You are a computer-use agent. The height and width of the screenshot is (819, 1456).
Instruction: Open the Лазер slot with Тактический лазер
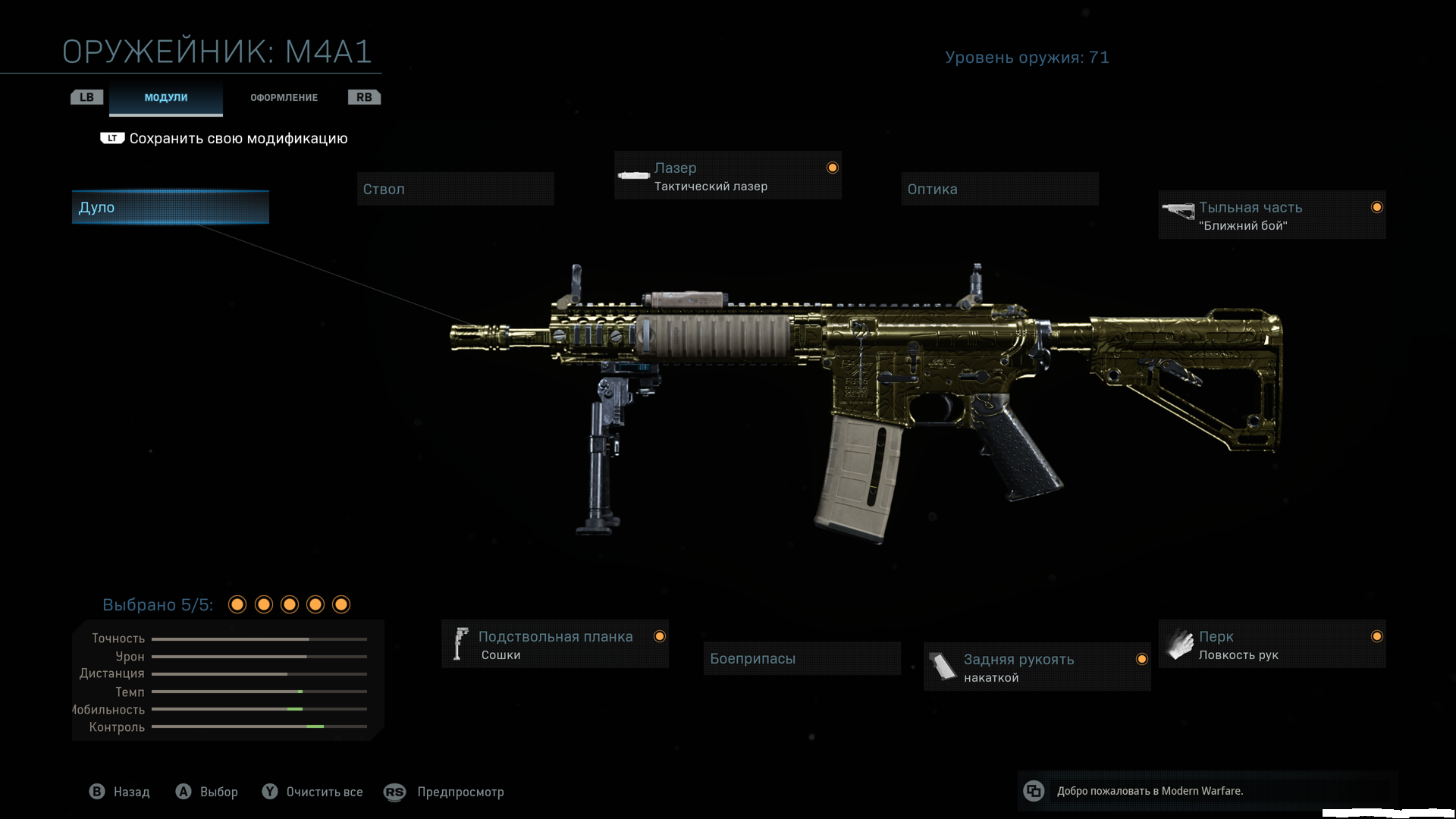point(727,176)
